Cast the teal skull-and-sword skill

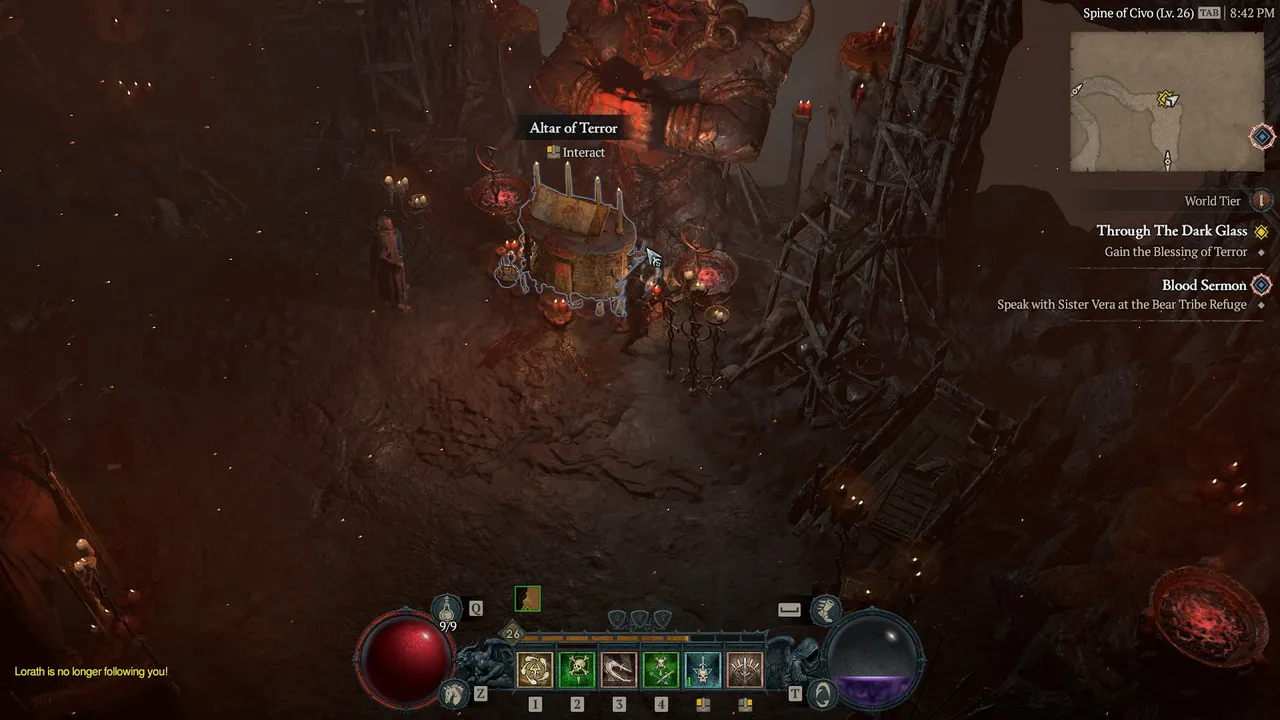click(x=703, y=670)
